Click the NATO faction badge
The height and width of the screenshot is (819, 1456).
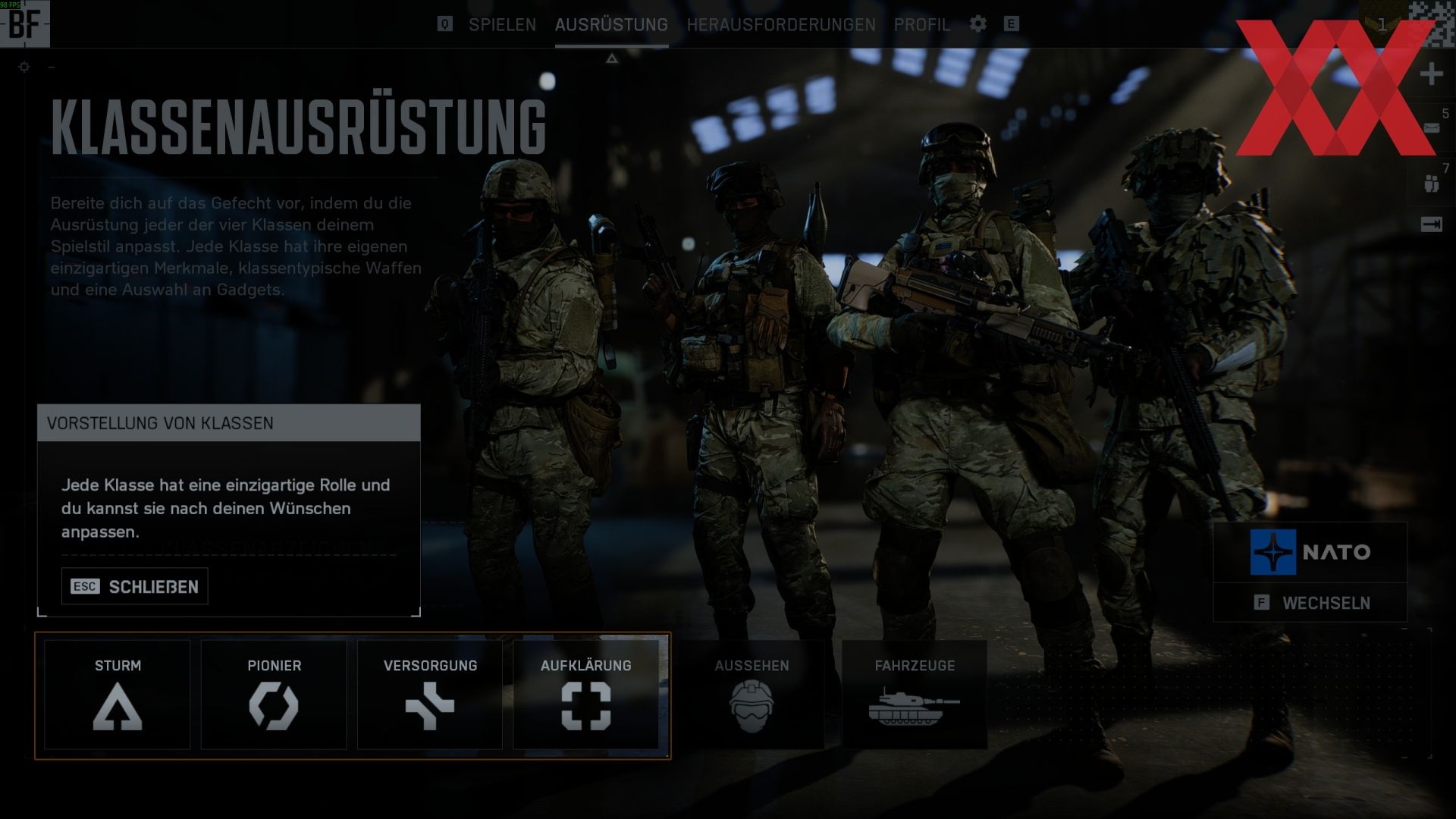click(1310, 552)
